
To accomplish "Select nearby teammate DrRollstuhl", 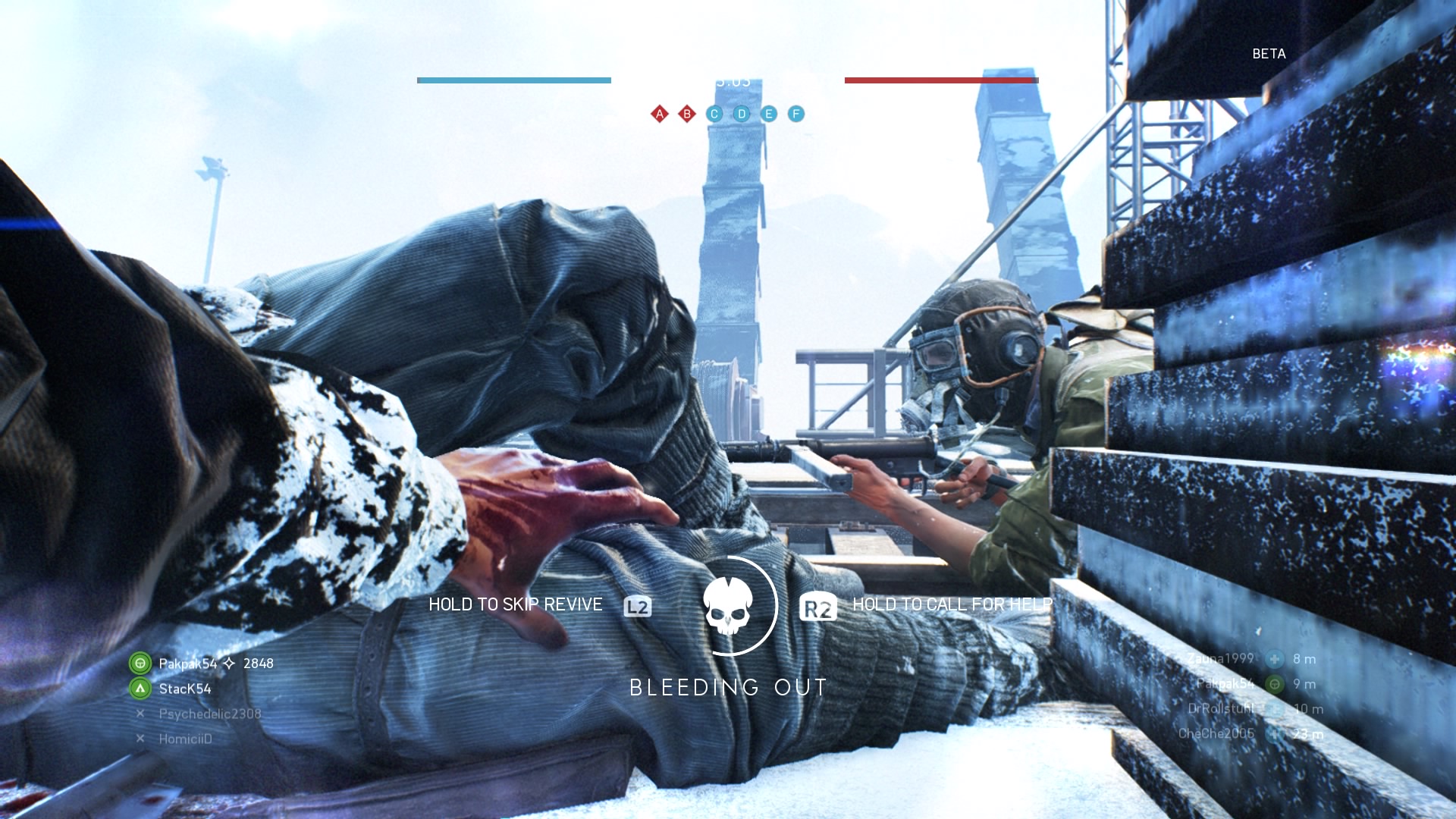I will (x=1221, y=708).
